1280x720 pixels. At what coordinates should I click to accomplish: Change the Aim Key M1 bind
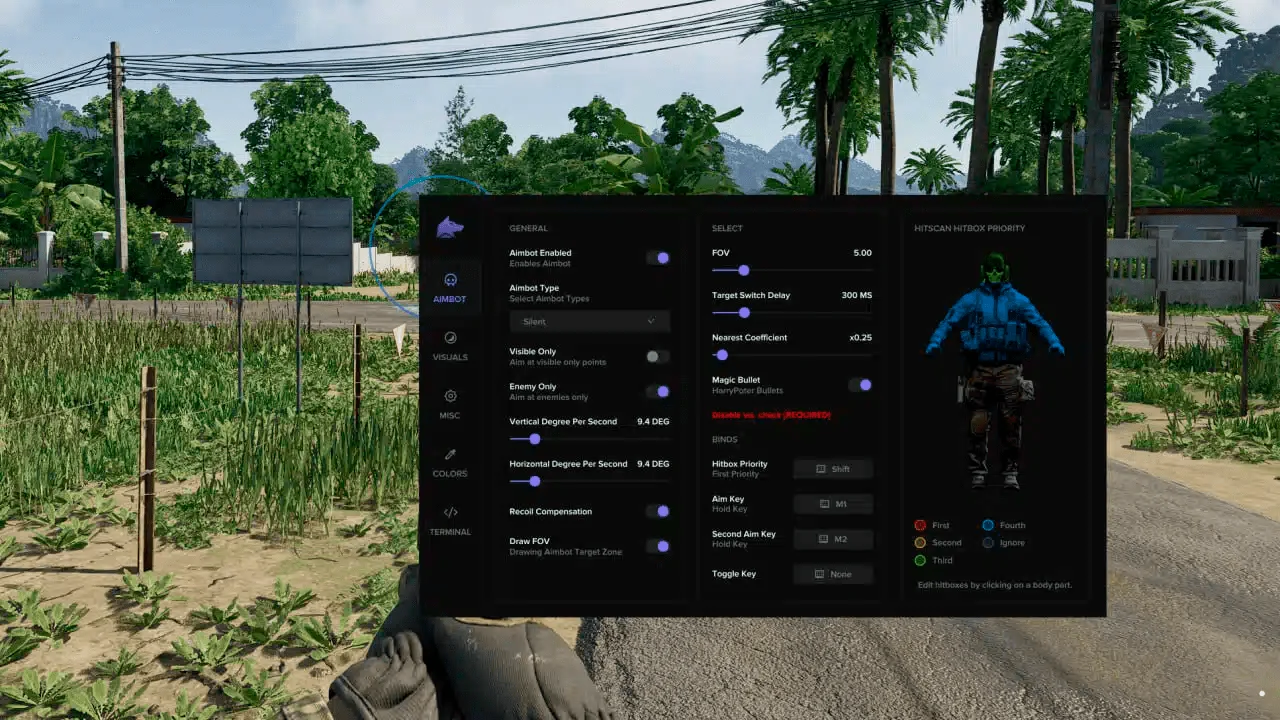[832, 504]
